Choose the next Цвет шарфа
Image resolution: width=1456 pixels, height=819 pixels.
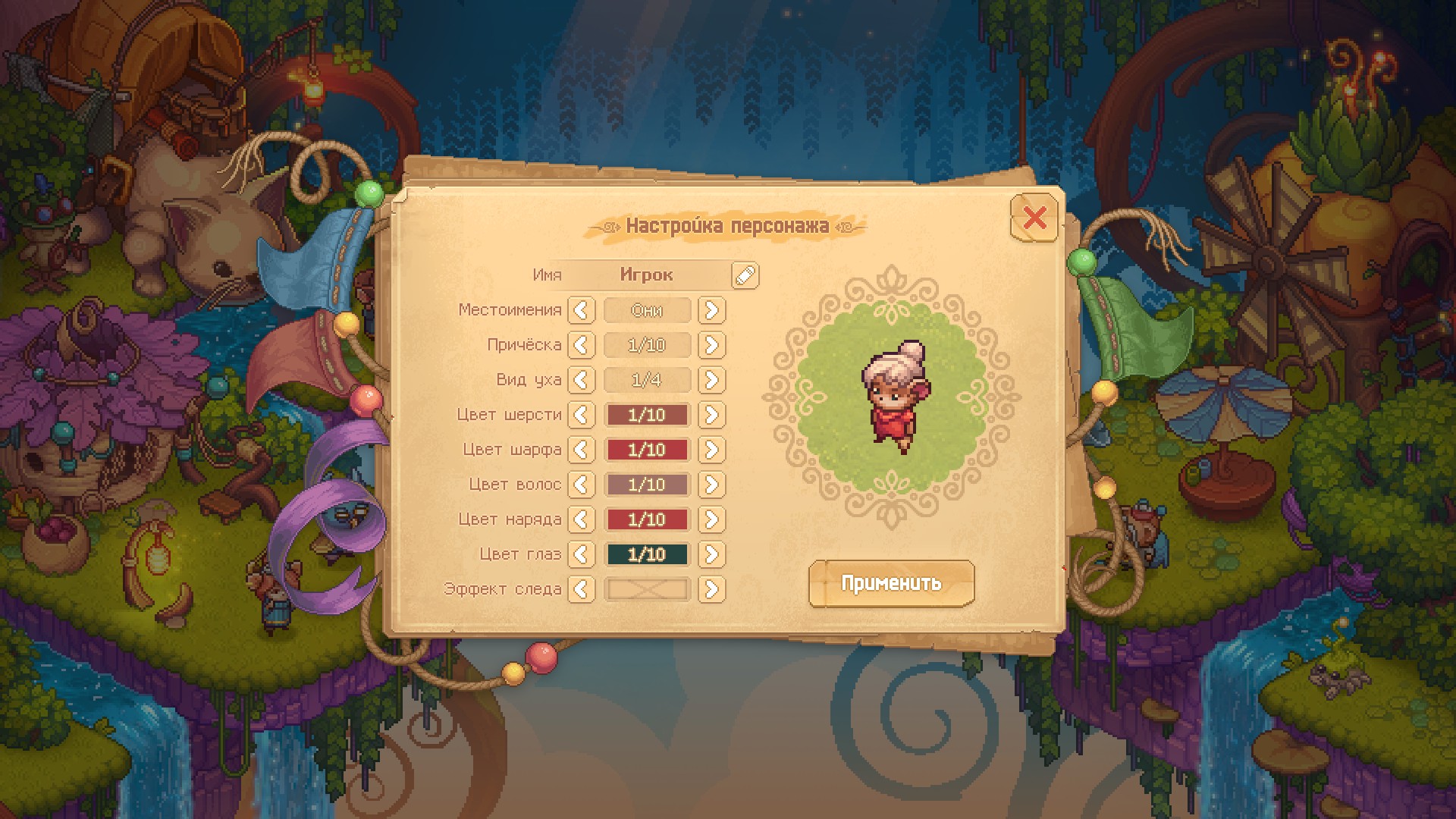pos(711,450)
